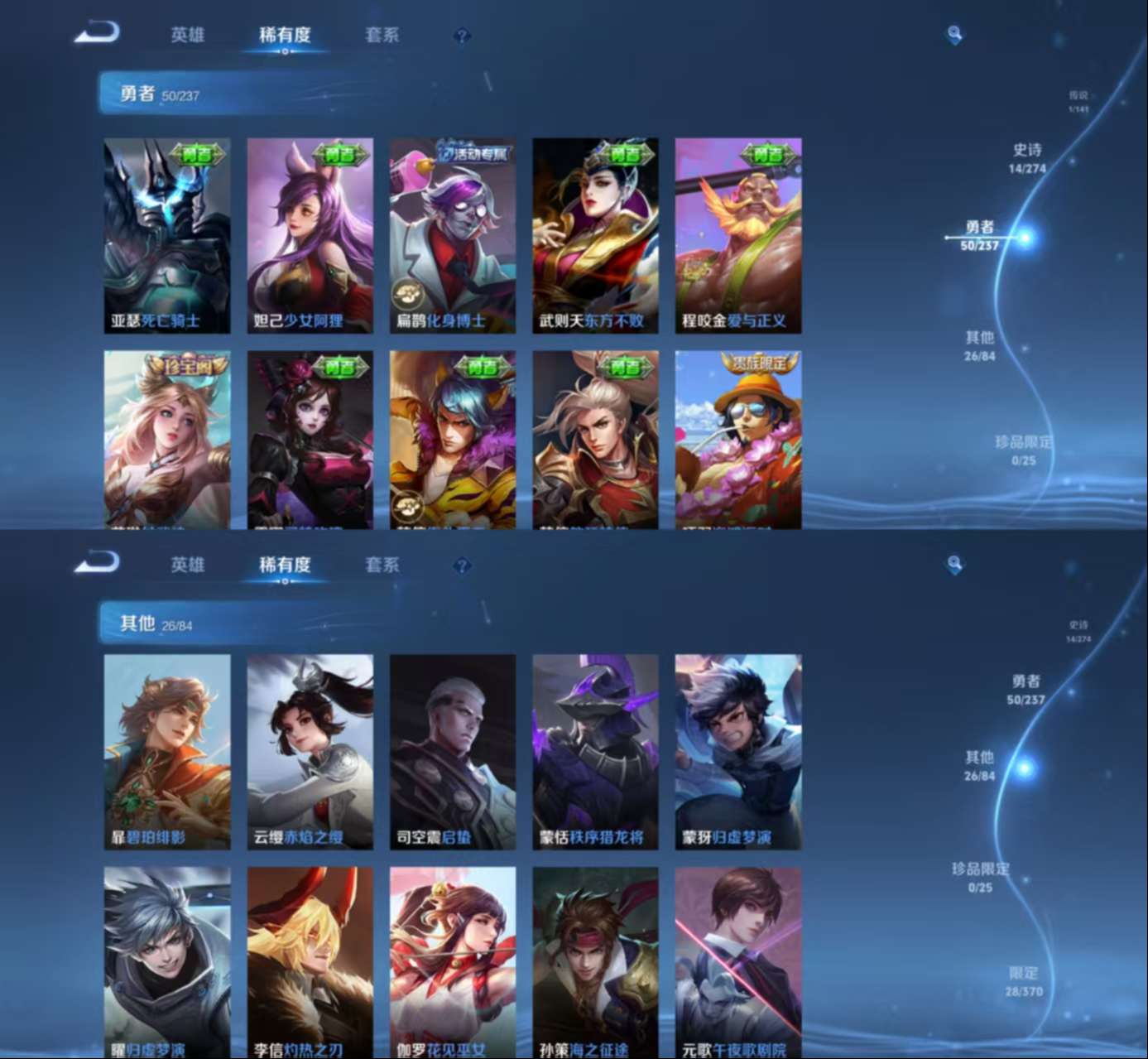Select the 伽罗花见巫女 skin

pyautogui.click(x=451, y=960)
